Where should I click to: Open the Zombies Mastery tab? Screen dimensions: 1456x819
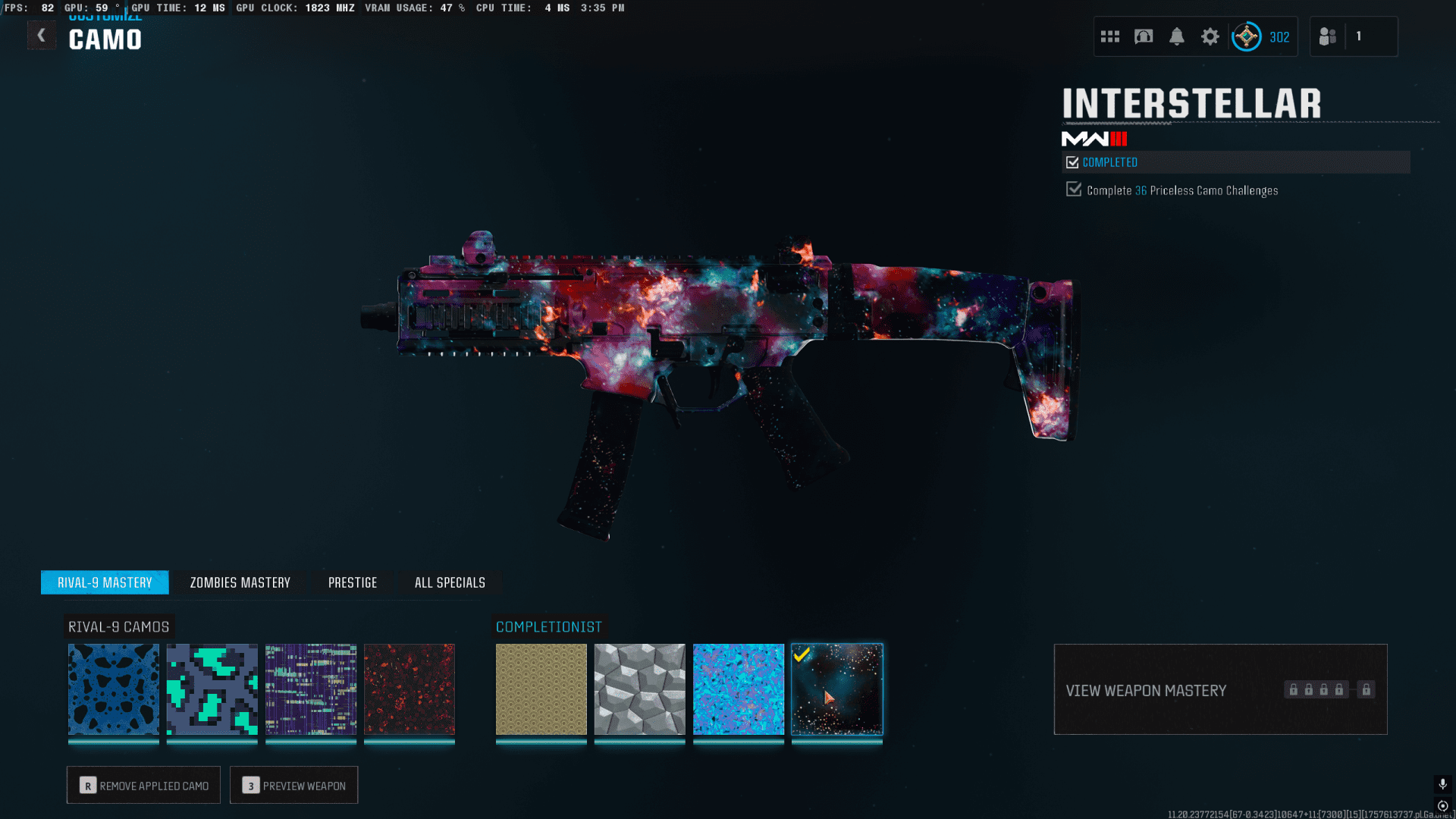click(x=240, y=582)
